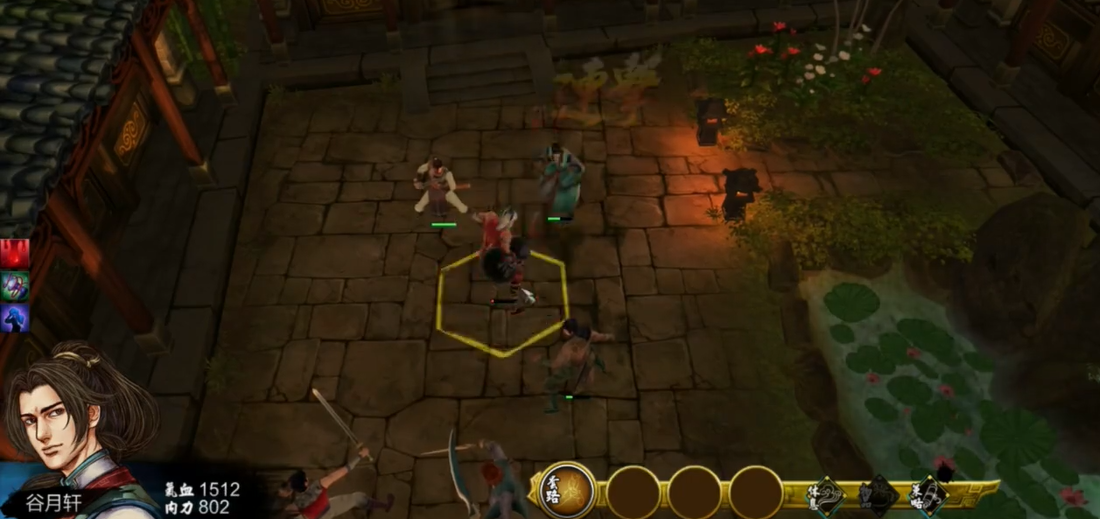Choose the 休息 rest action

[x=828, y=495]
